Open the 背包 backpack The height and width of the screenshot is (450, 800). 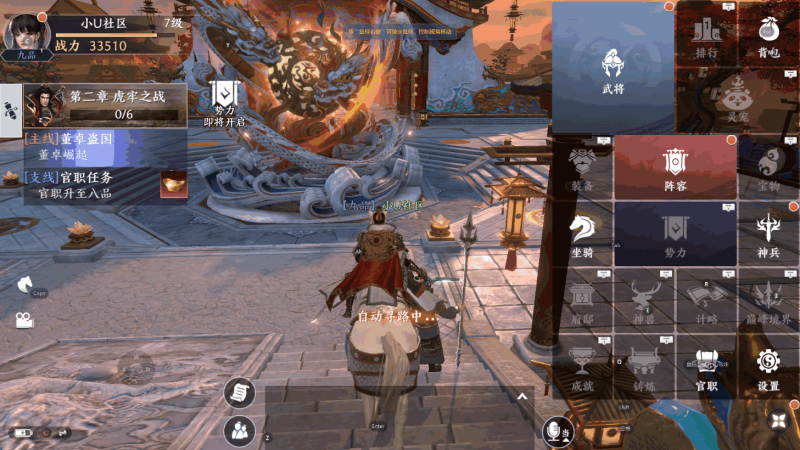tap(767, 36)
